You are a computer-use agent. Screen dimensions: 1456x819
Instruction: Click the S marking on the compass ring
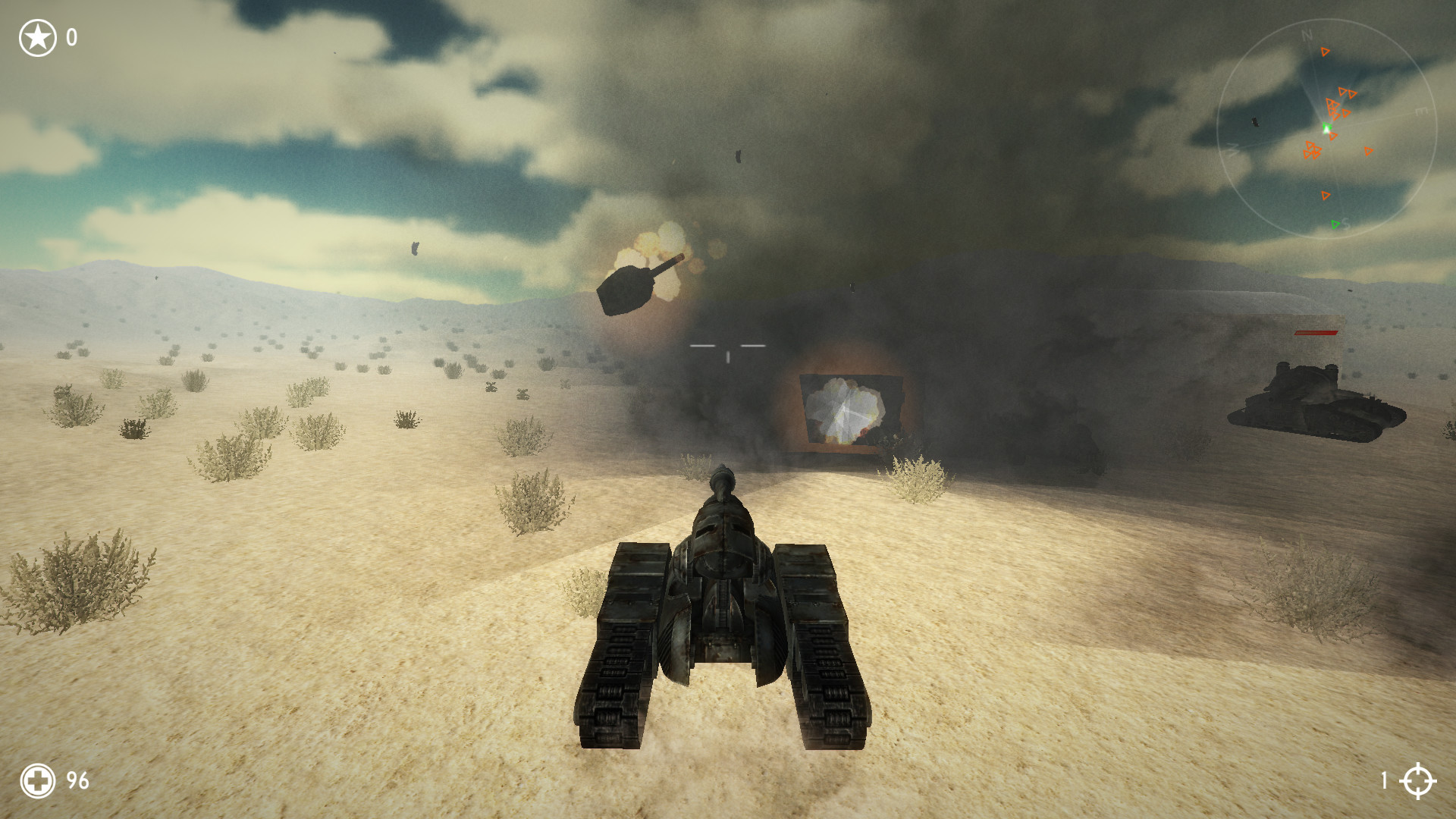[1346, 223]
